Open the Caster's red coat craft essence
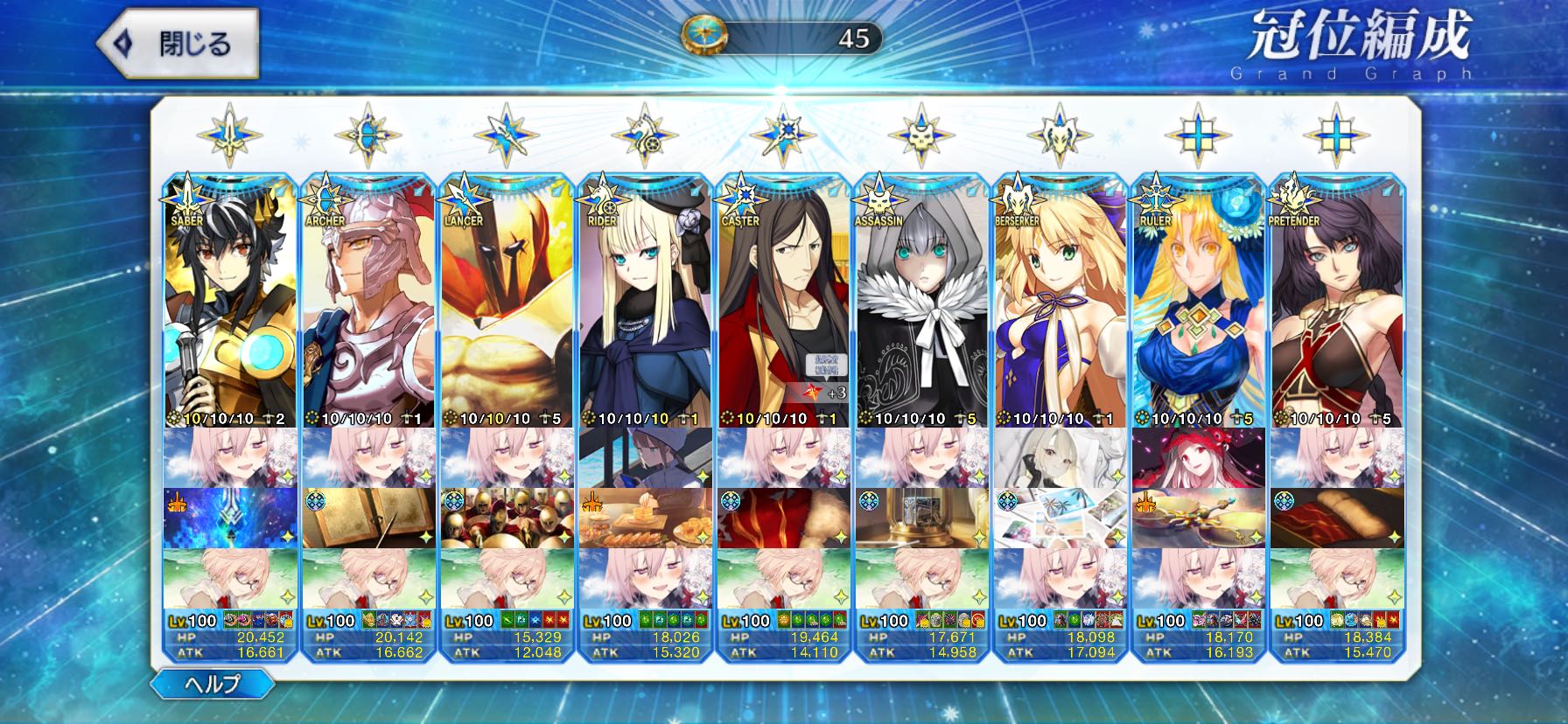Viewport: 1568px width, 724px height. 784,518
